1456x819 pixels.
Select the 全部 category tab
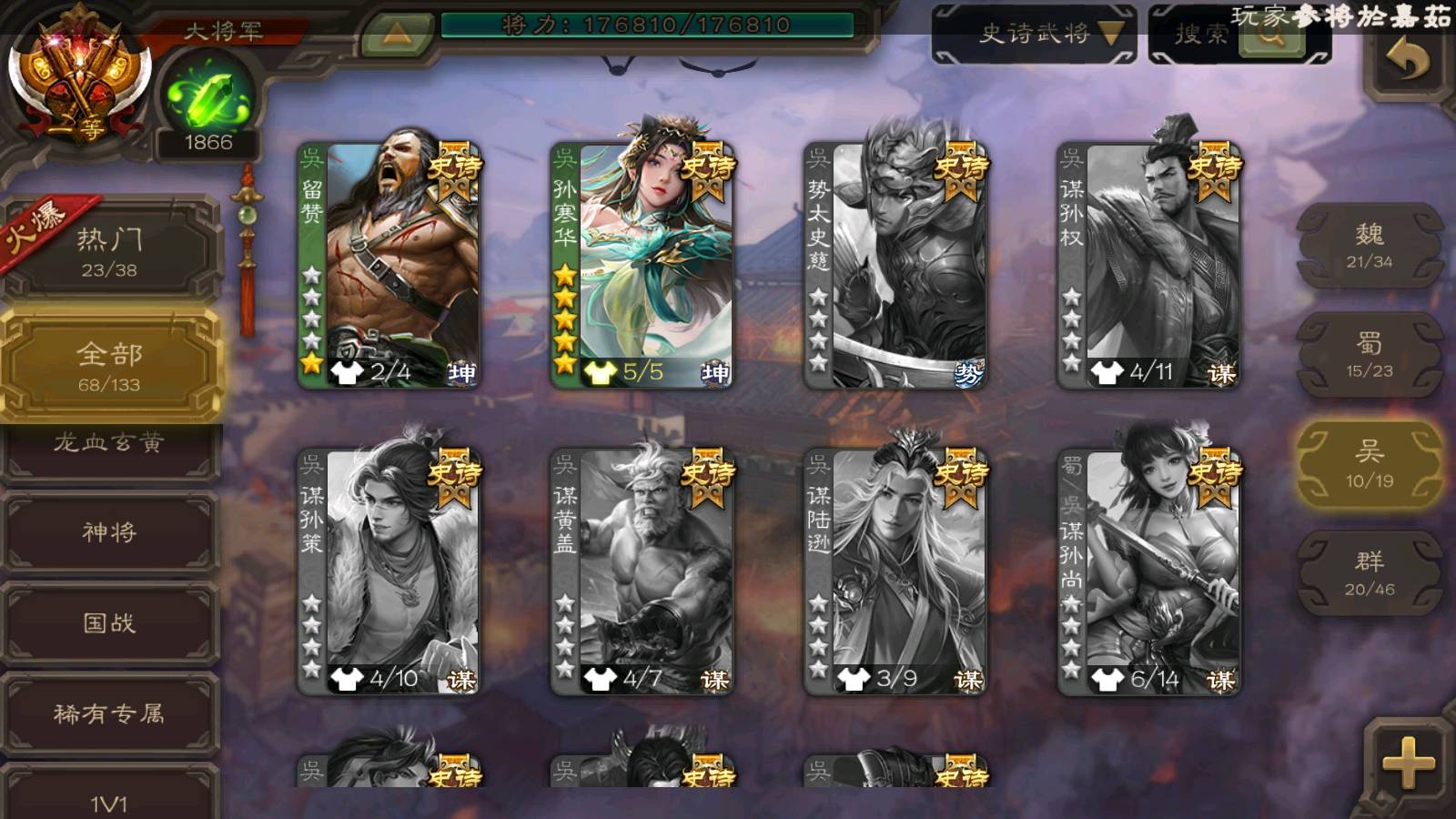pyautogui.click(x=109, y=366)
